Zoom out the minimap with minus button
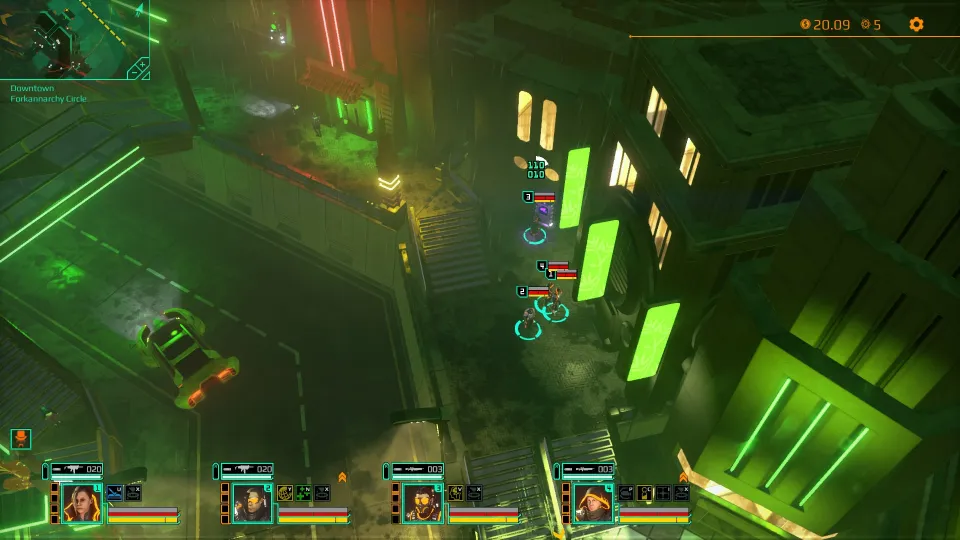 click(143, 74)
